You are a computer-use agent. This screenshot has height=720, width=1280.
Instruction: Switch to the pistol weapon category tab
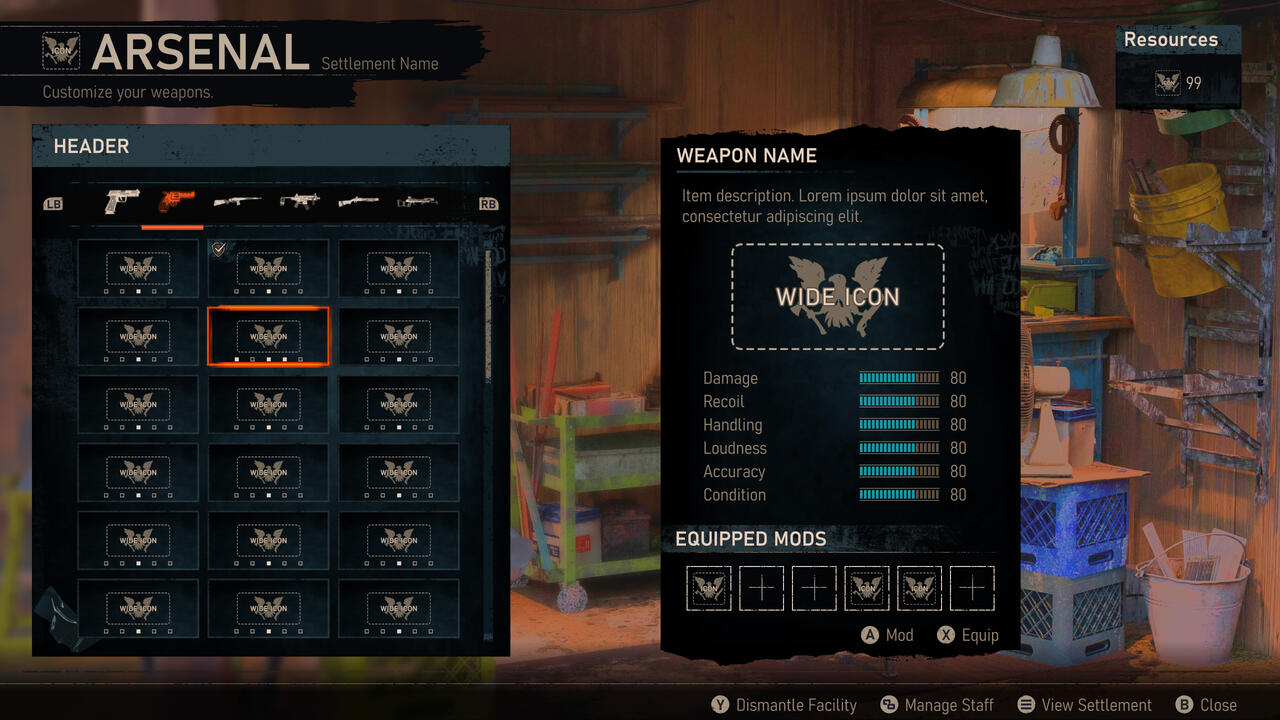[x=121, y=202]
